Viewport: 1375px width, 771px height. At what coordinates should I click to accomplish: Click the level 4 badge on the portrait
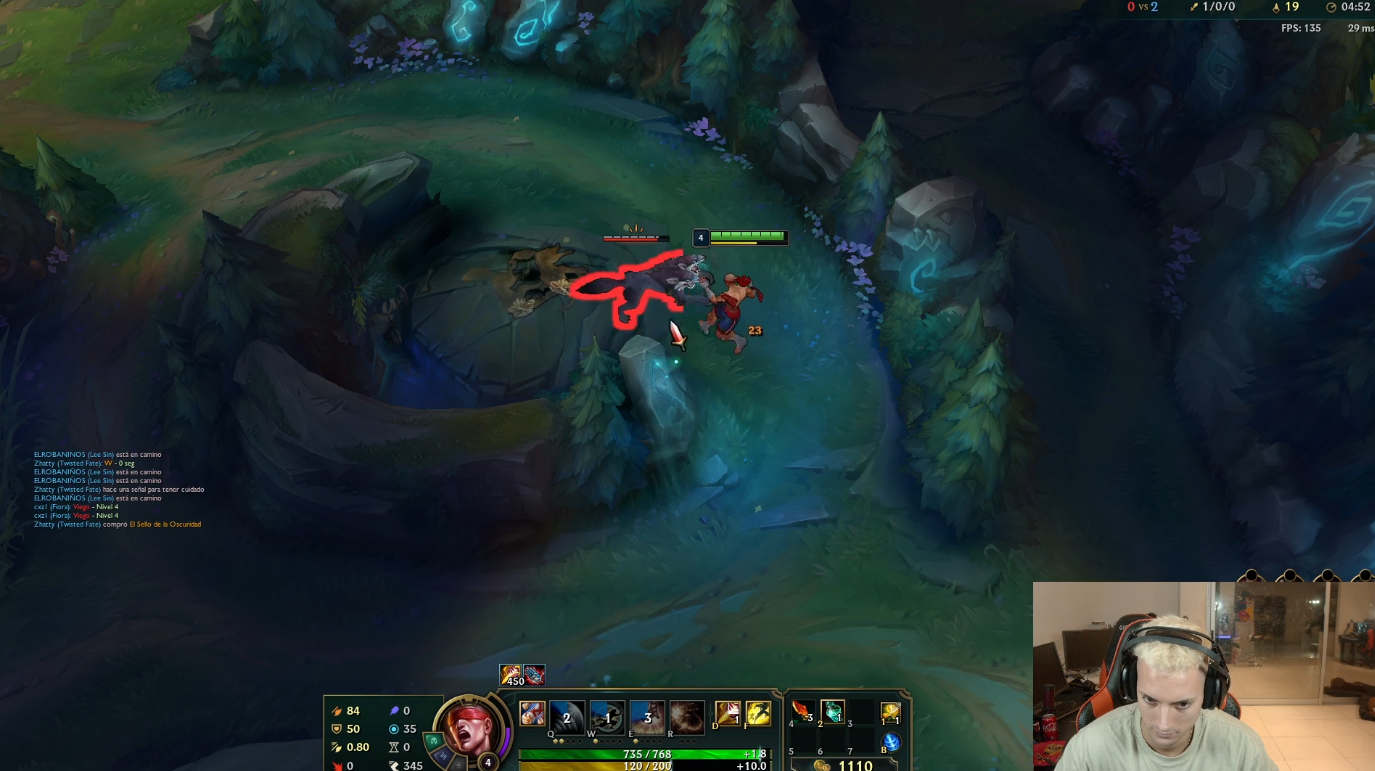click(x=488, y=761)
